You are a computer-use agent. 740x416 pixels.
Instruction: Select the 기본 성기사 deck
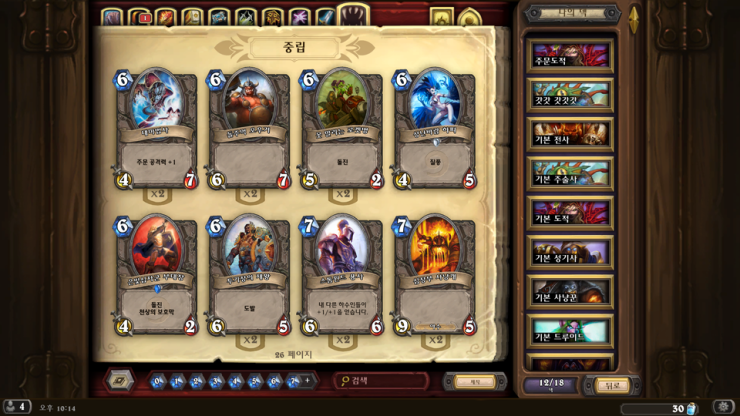(570, 252)
